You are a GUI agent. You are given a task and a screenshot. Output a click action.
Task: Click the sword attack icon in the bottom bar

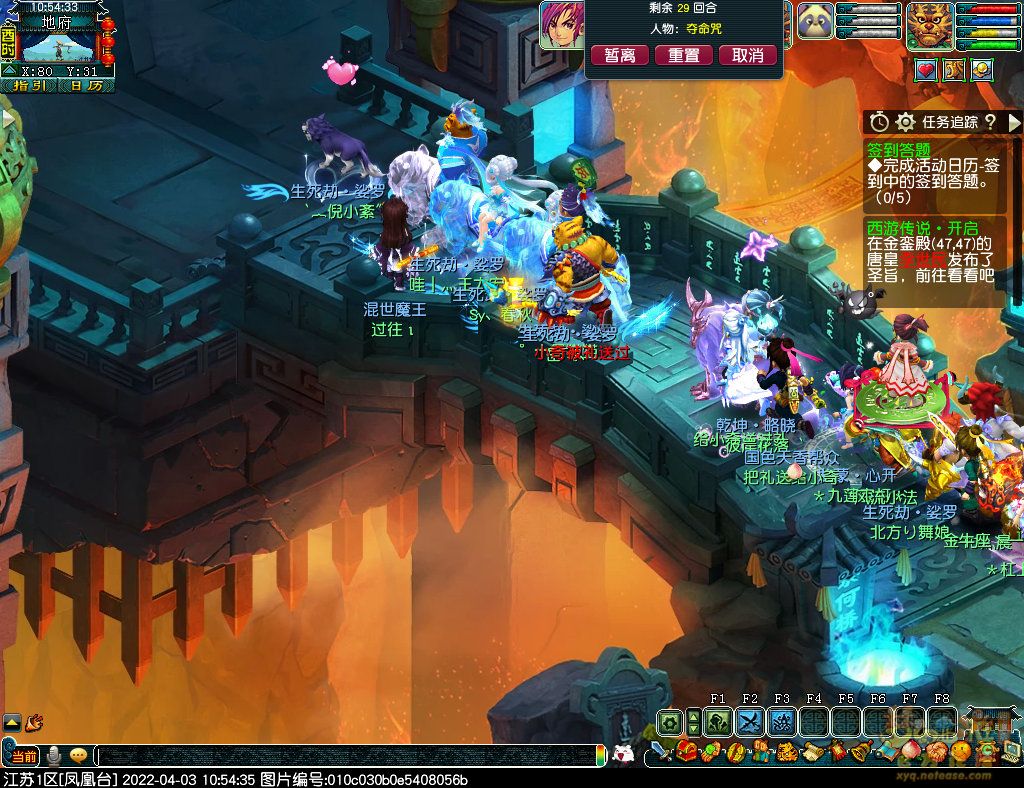click(x=659, y=752)
